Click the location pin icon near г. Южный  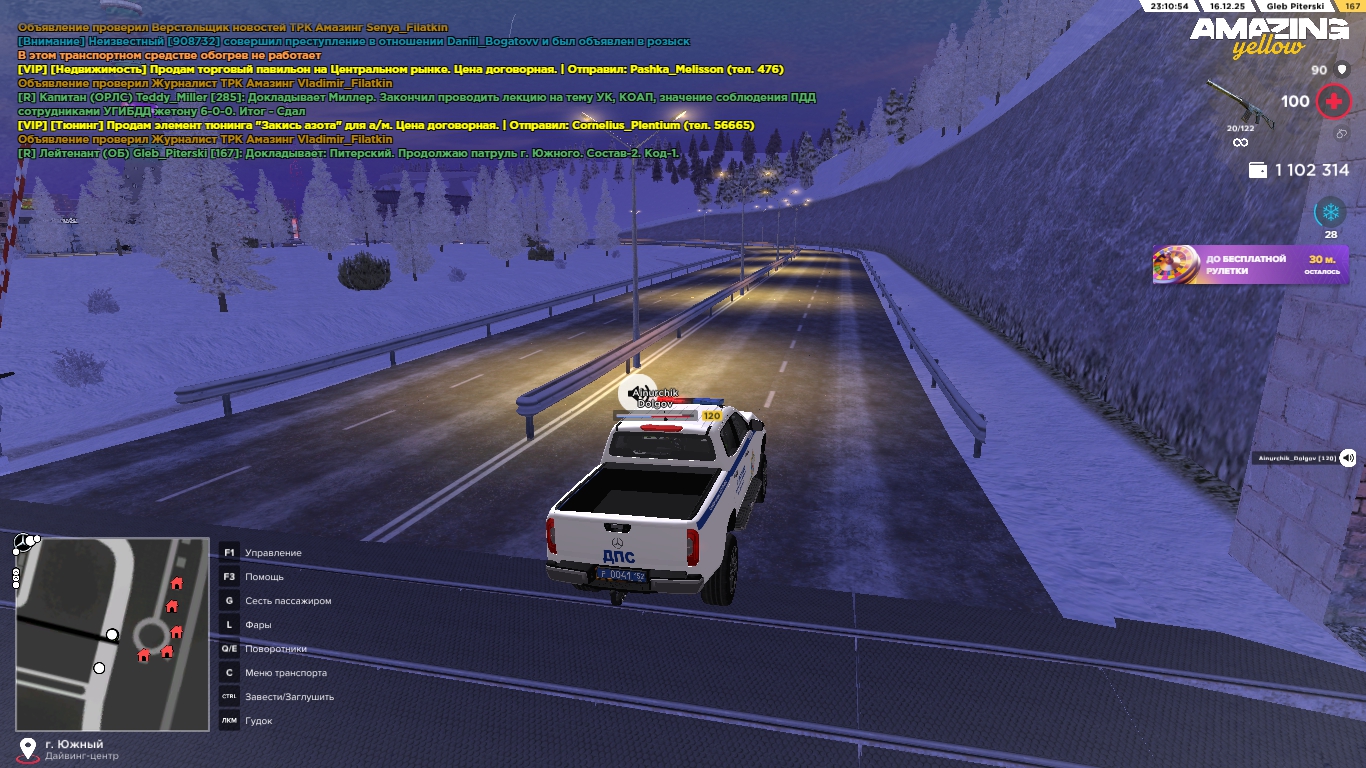28,748
